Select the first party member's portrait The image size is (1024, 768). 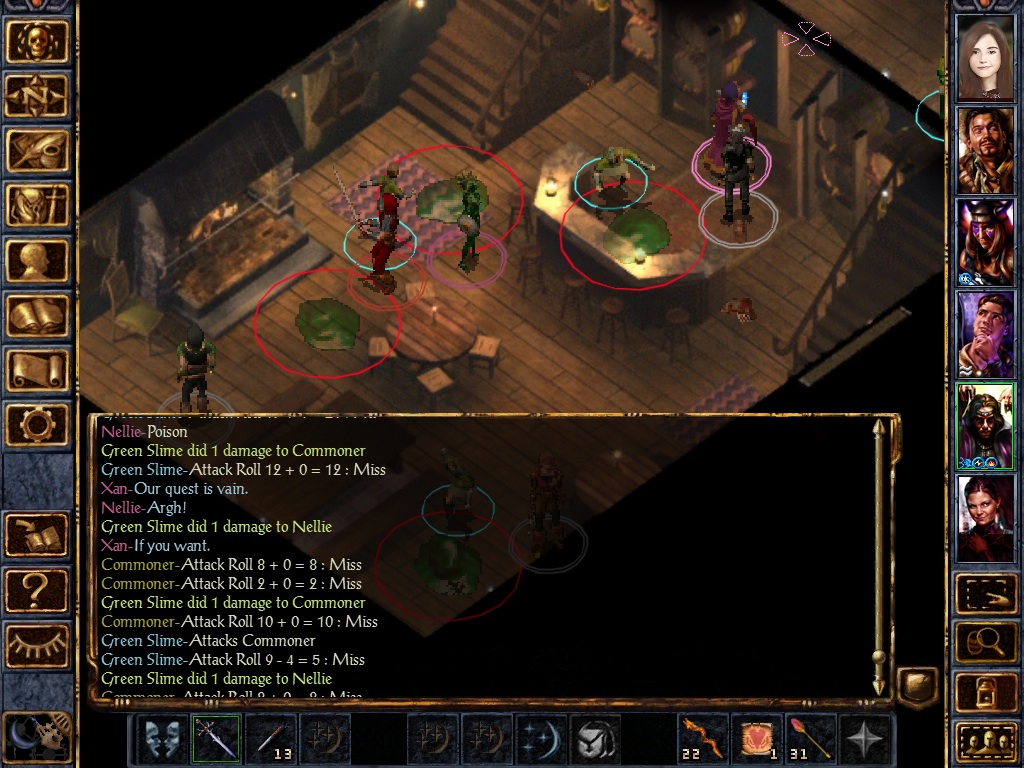point(985,59)
